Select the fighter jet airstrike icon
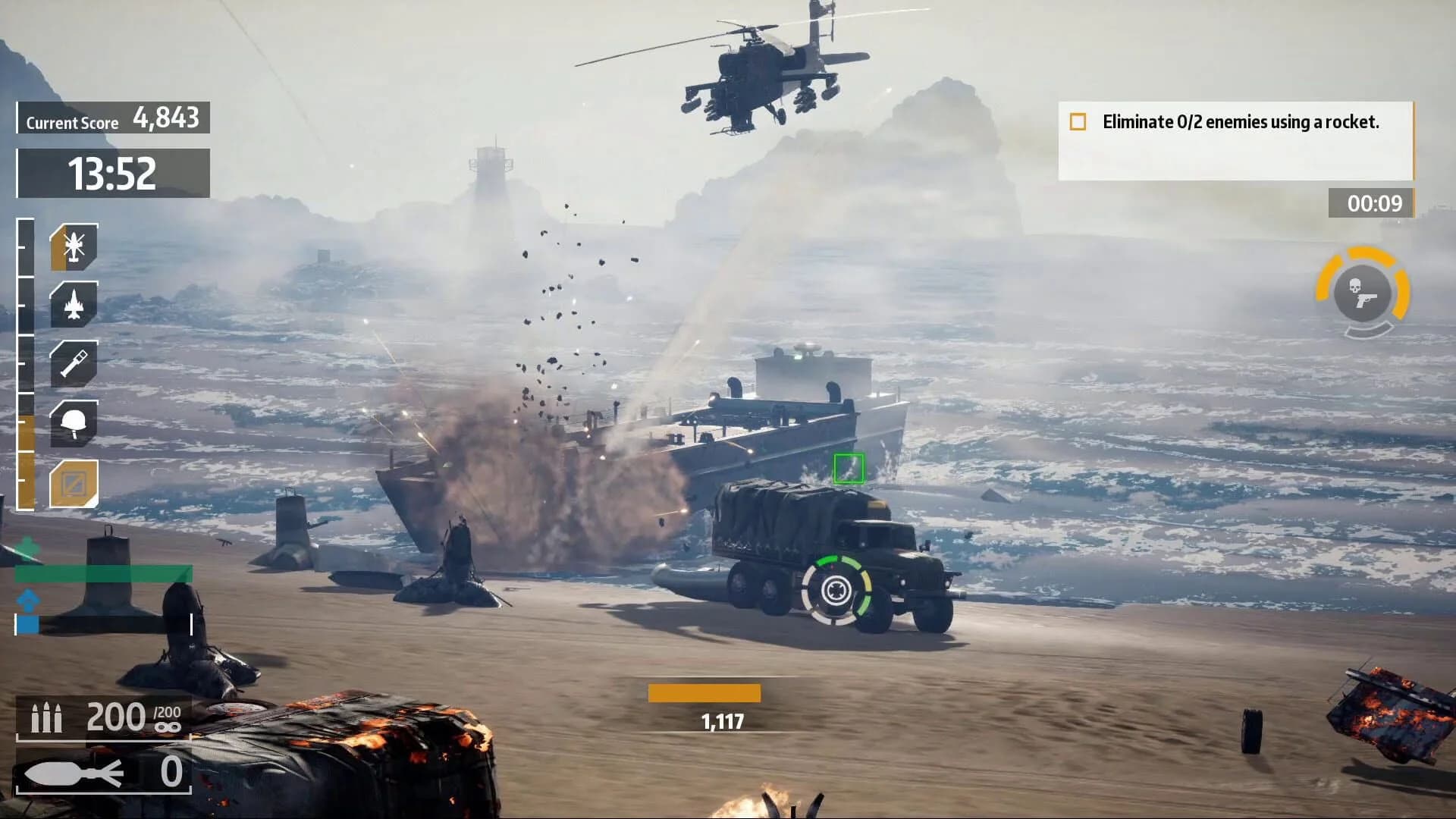This screenshot has height=819, width=1456. [x=74, y=305]
